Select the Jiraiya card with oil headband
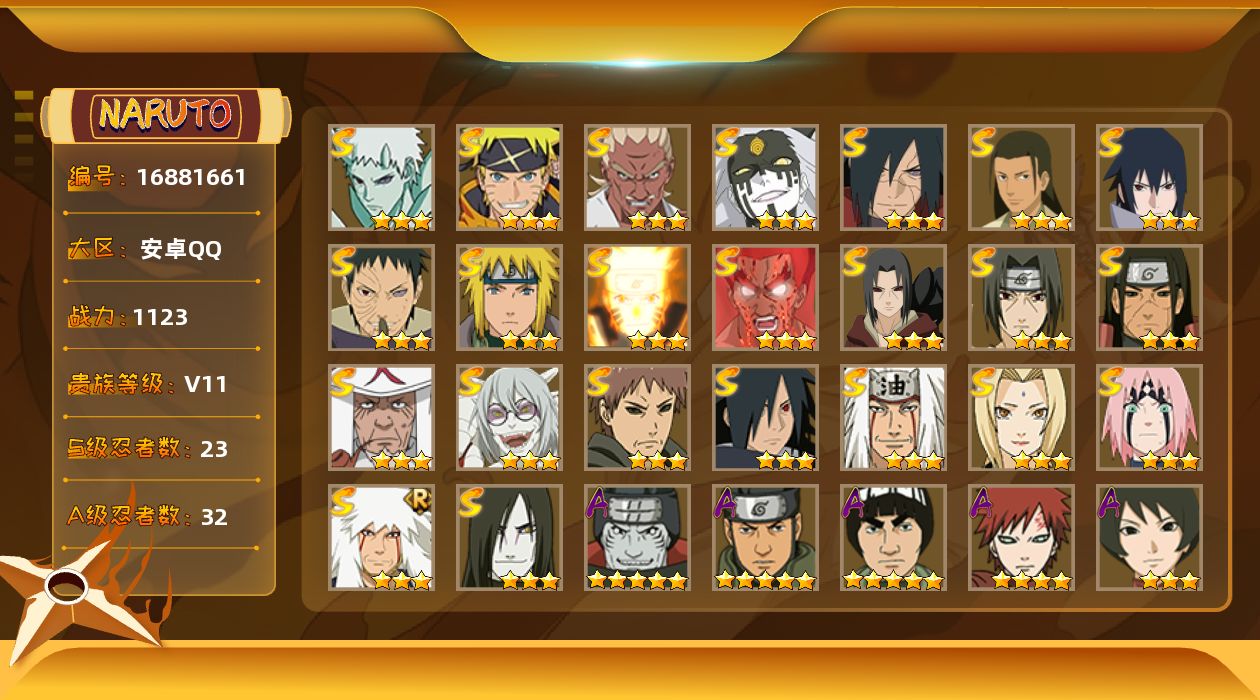This screenshot has width=1260, height=700. click(894, 417)
